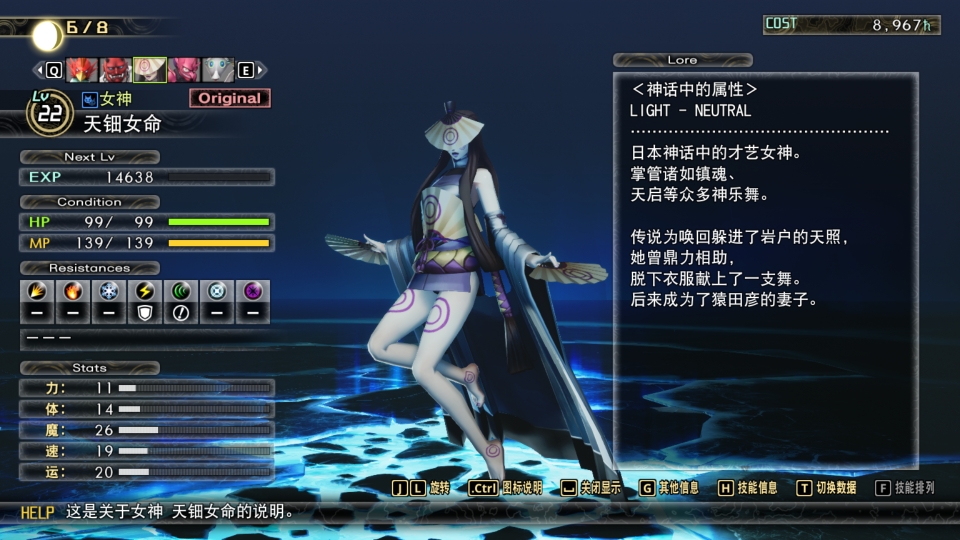Pick the pink-faced demon portrait

[184, 70]
